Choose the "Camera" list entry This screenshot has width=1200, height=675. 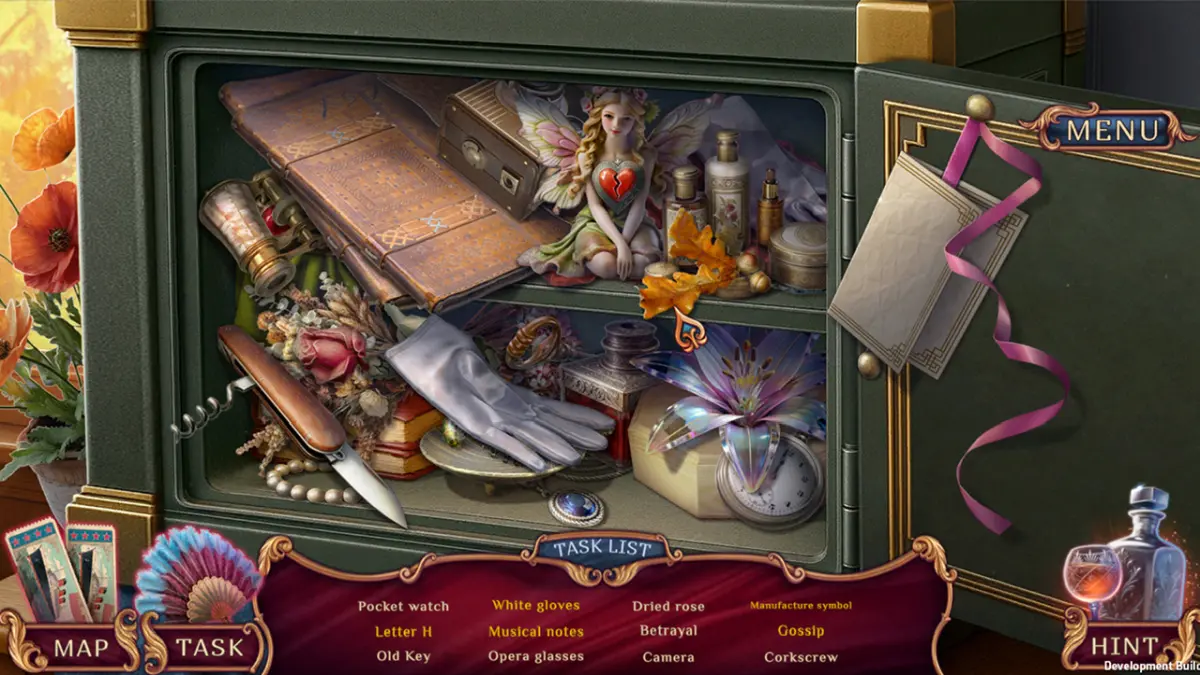pos(668,657)
